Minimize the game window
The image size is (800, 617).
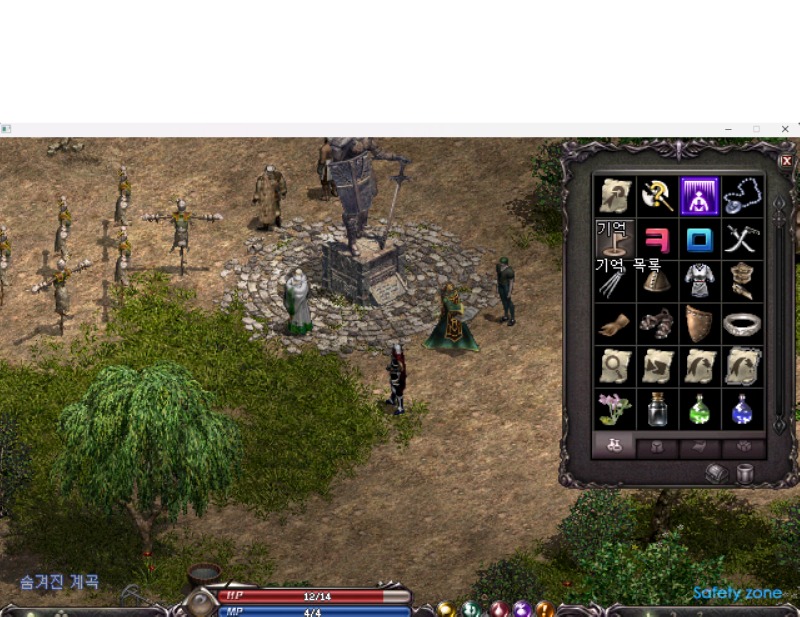pyautogui.click(x=728, y=129)
